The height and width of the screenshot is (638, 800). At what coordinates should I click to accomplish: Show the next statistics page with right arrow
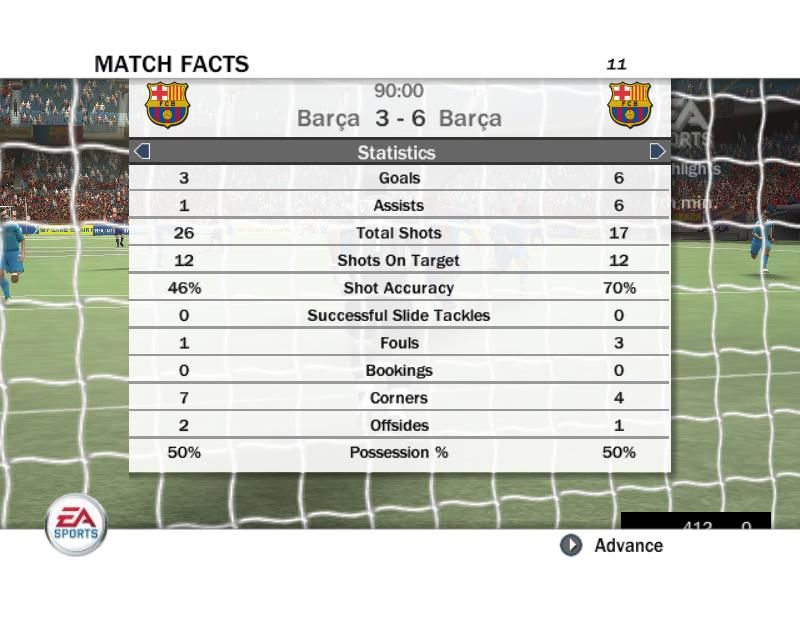pos(657,152)
